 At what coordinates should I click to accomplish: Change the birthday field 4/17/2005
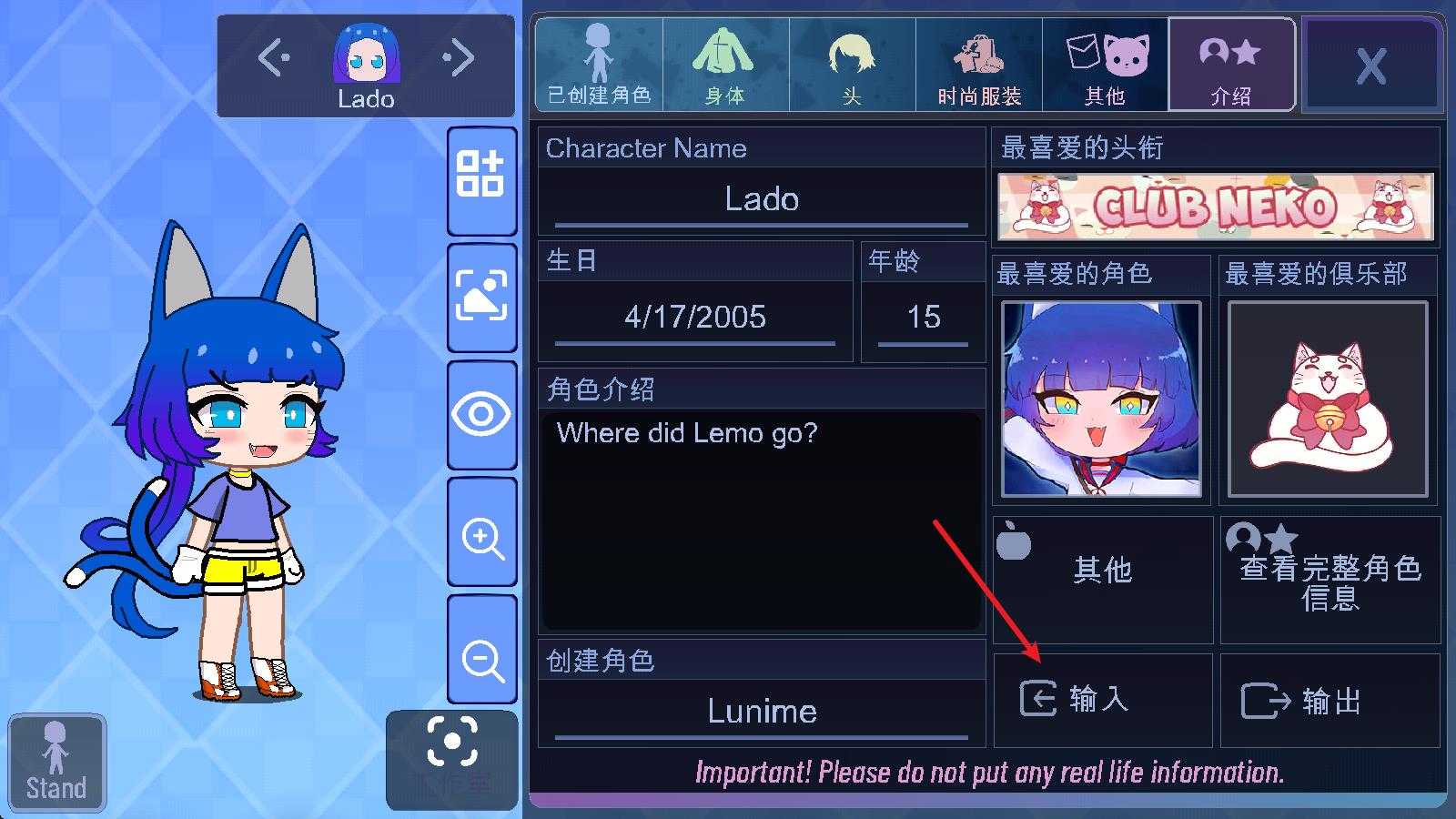[695, 317]
